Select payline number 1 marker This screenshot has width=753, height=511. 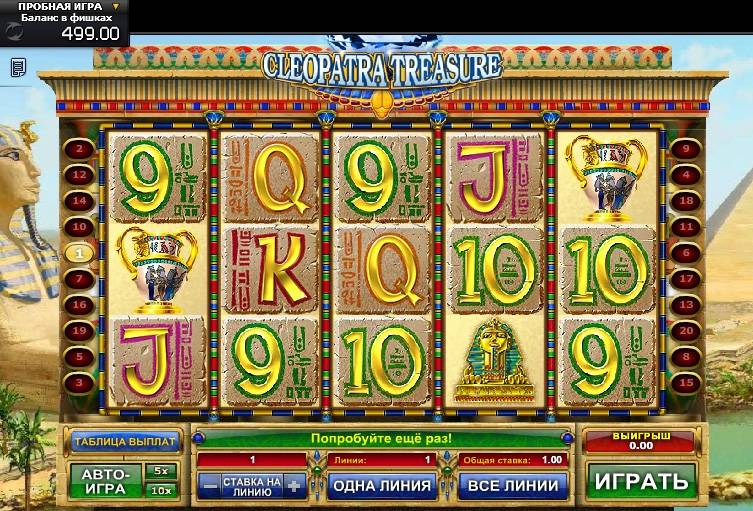point(77,254)
